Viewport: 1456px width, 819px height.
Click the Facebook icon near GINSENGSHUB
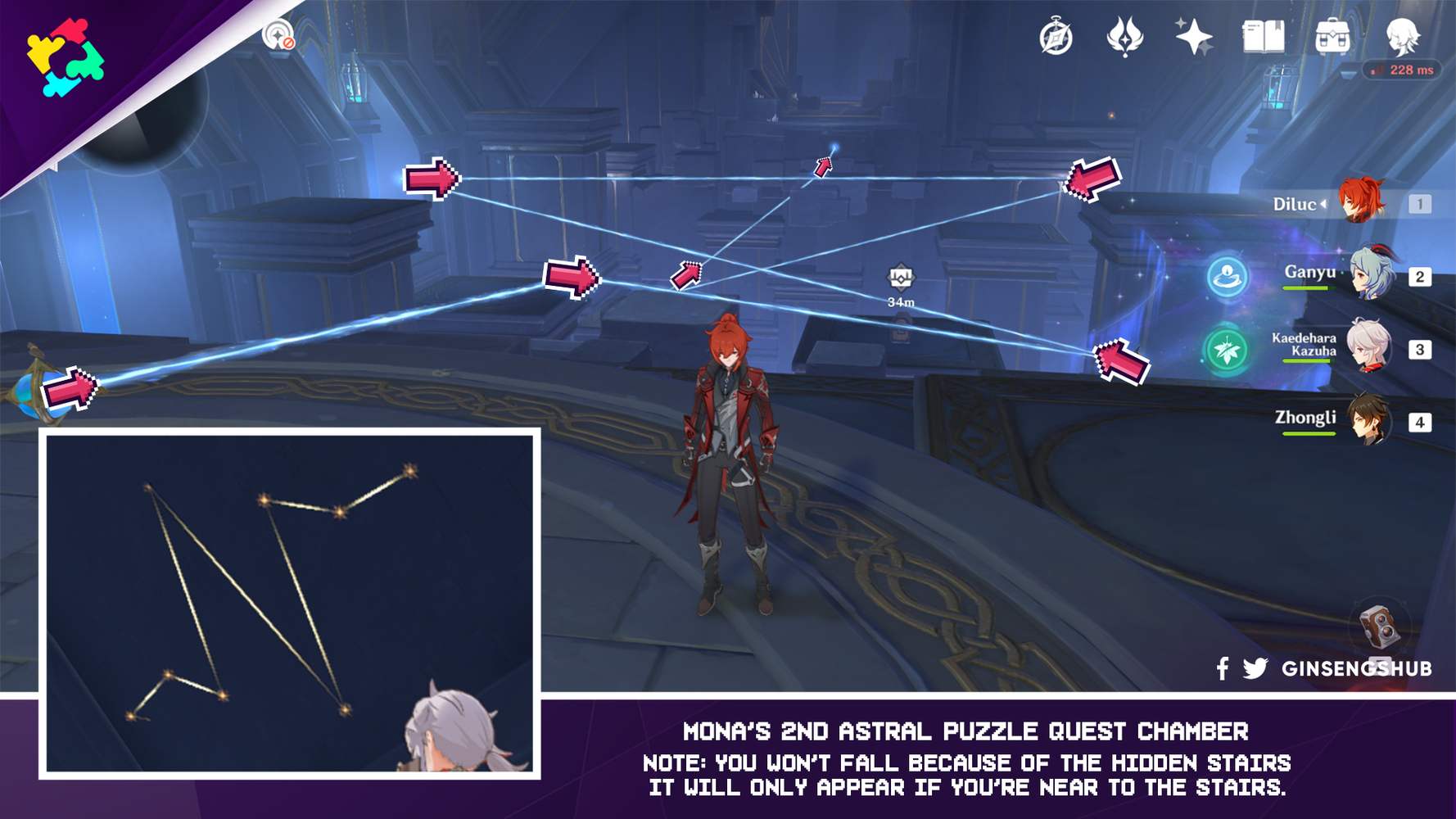1222,668
